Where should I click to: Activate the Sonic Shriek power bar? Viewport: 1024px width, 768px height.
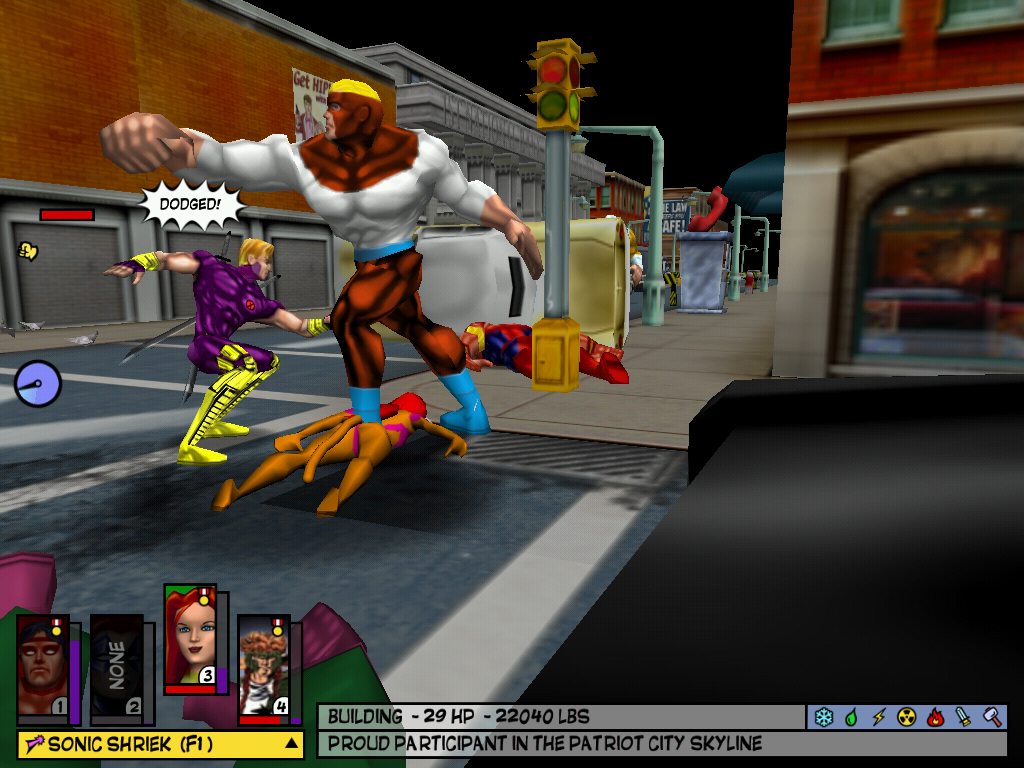pyautogui.click(x=150, y=744)
